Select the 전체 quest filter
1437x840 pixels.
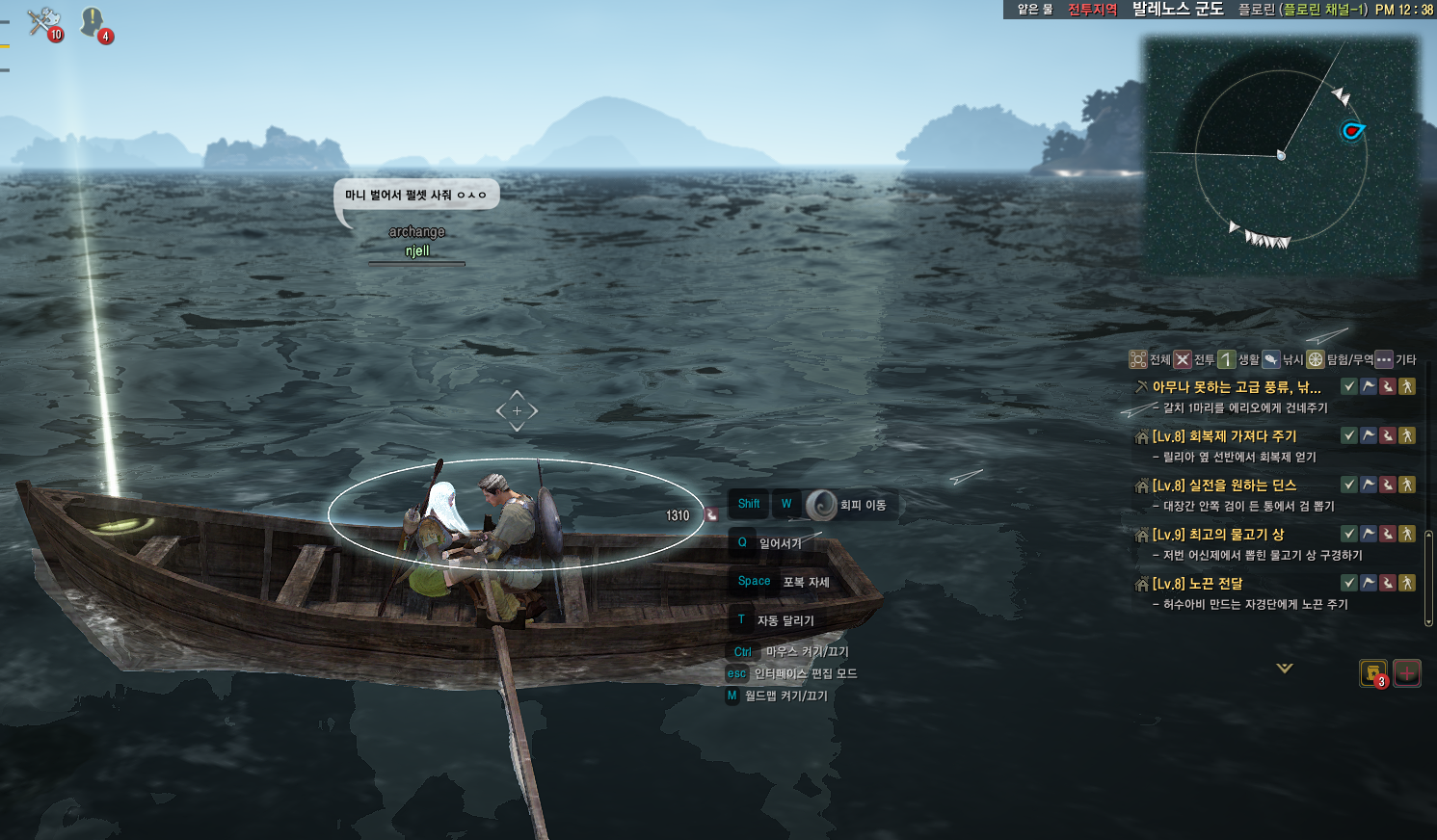coord(1150,360)
